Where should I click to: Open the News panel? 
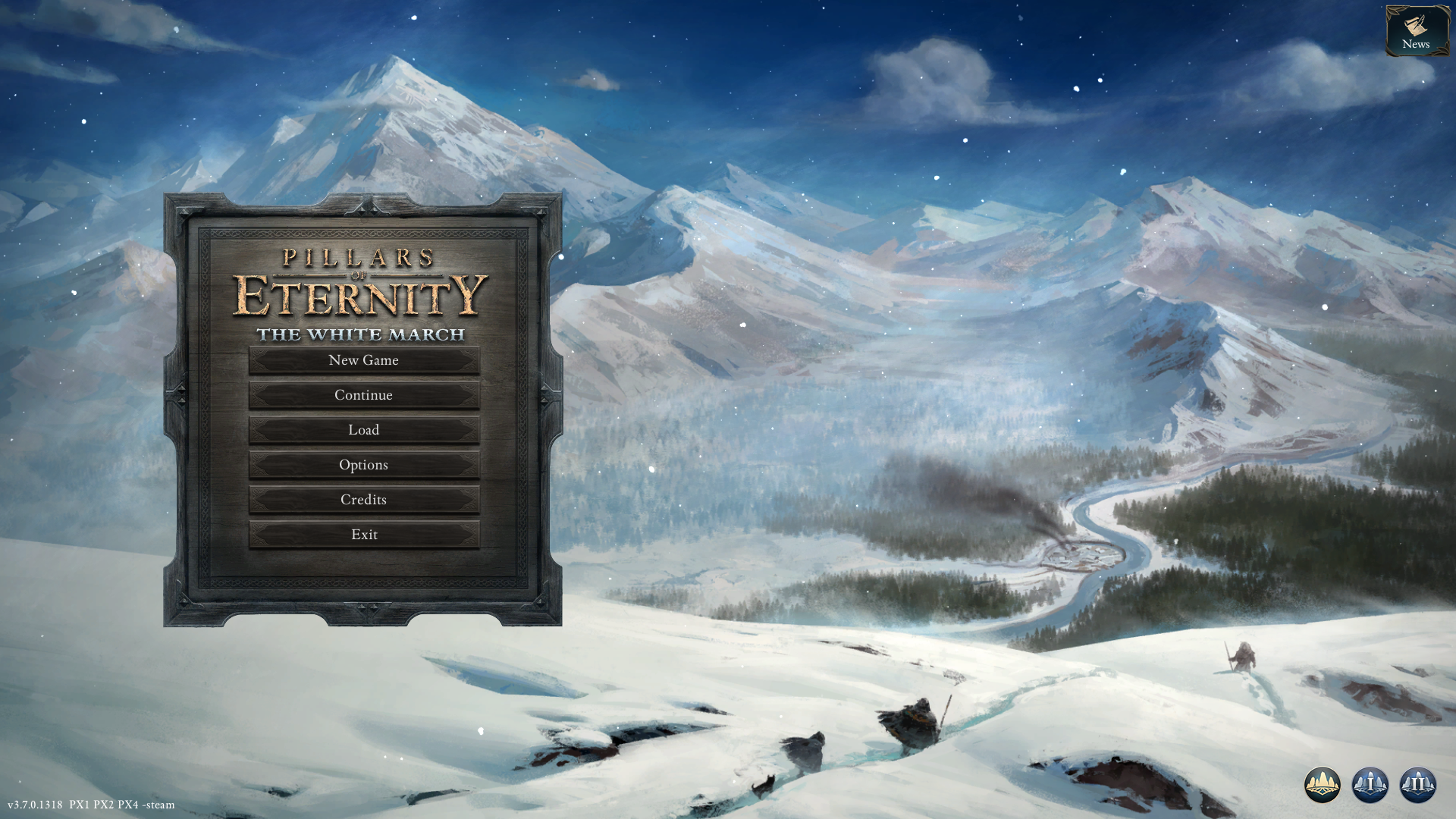pyautogui.click(x=1417, y=30)
